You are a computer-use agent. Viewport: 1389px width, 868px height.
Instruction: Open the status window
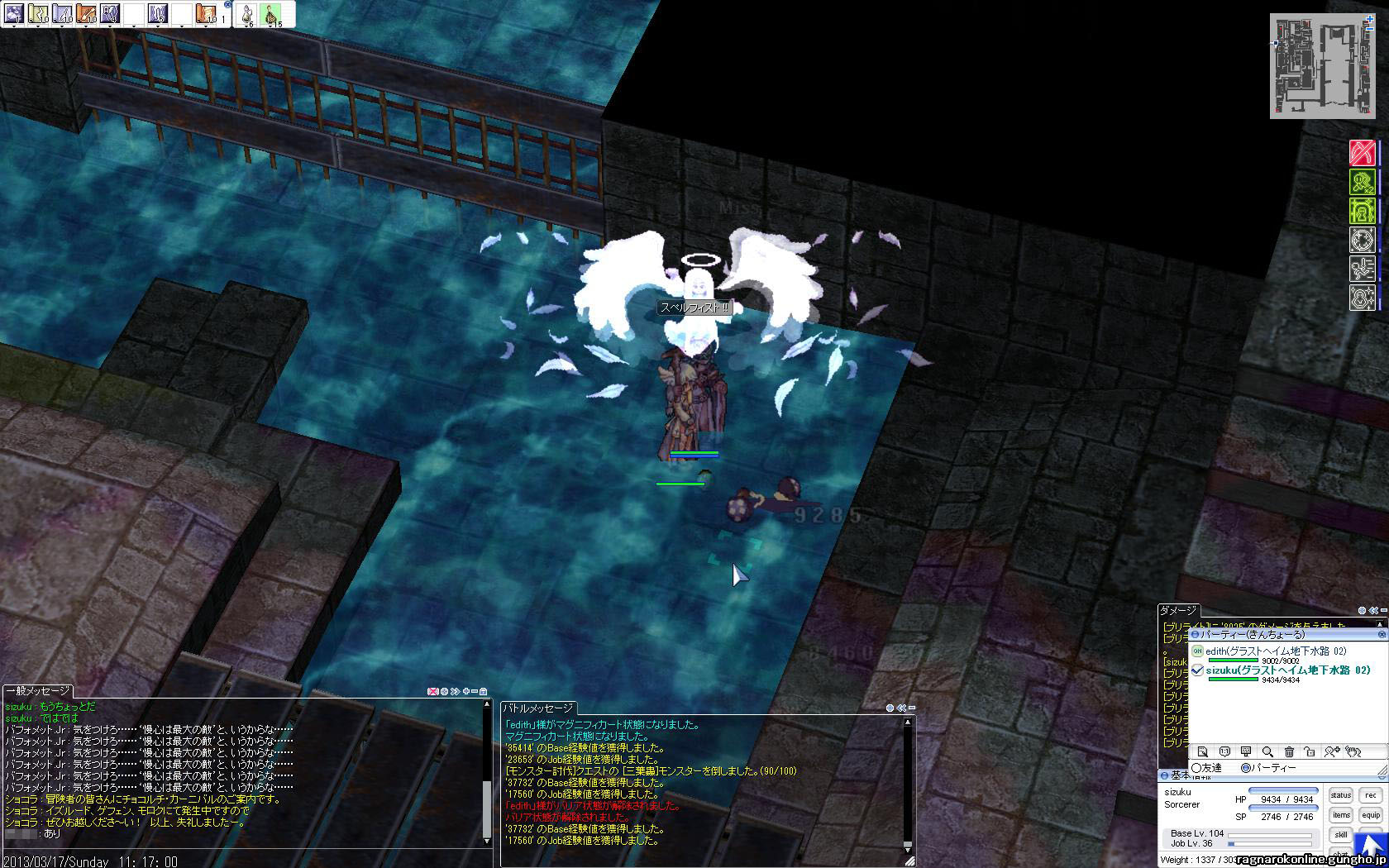coord(1340,795)
